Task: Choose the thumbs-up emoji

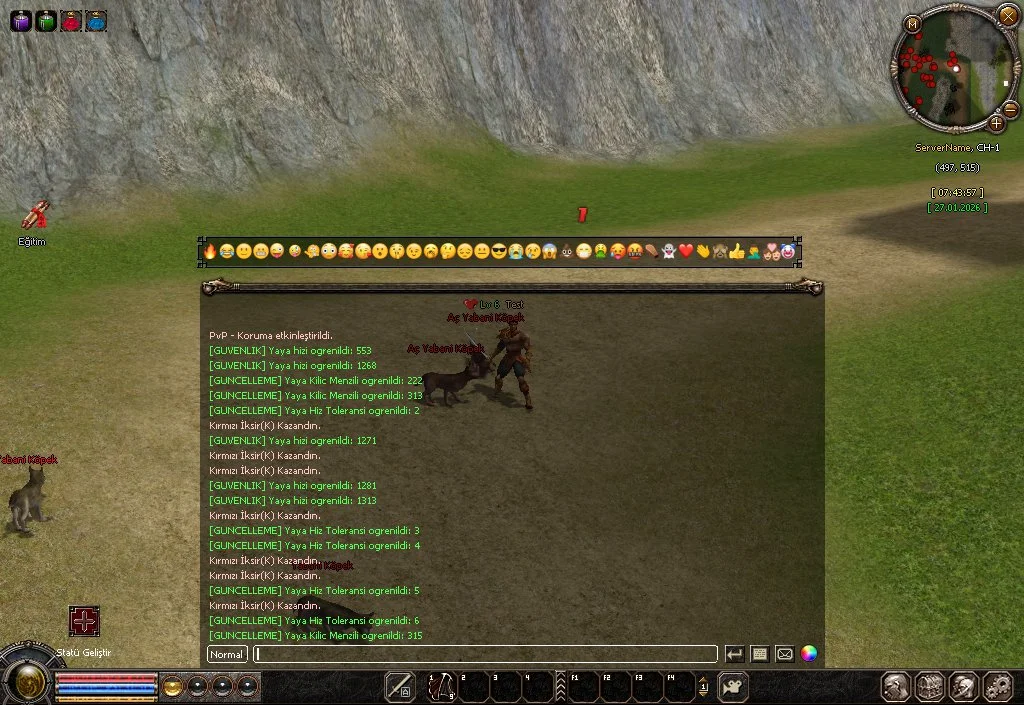Action: 737,252
